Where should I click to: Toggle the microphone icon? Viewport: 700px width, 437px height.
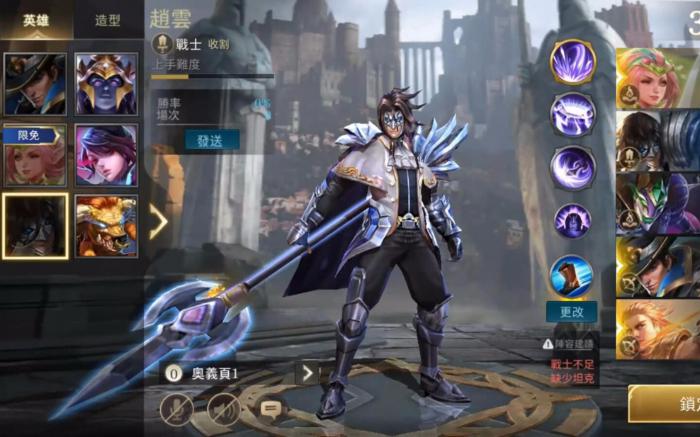click(176, 408)
